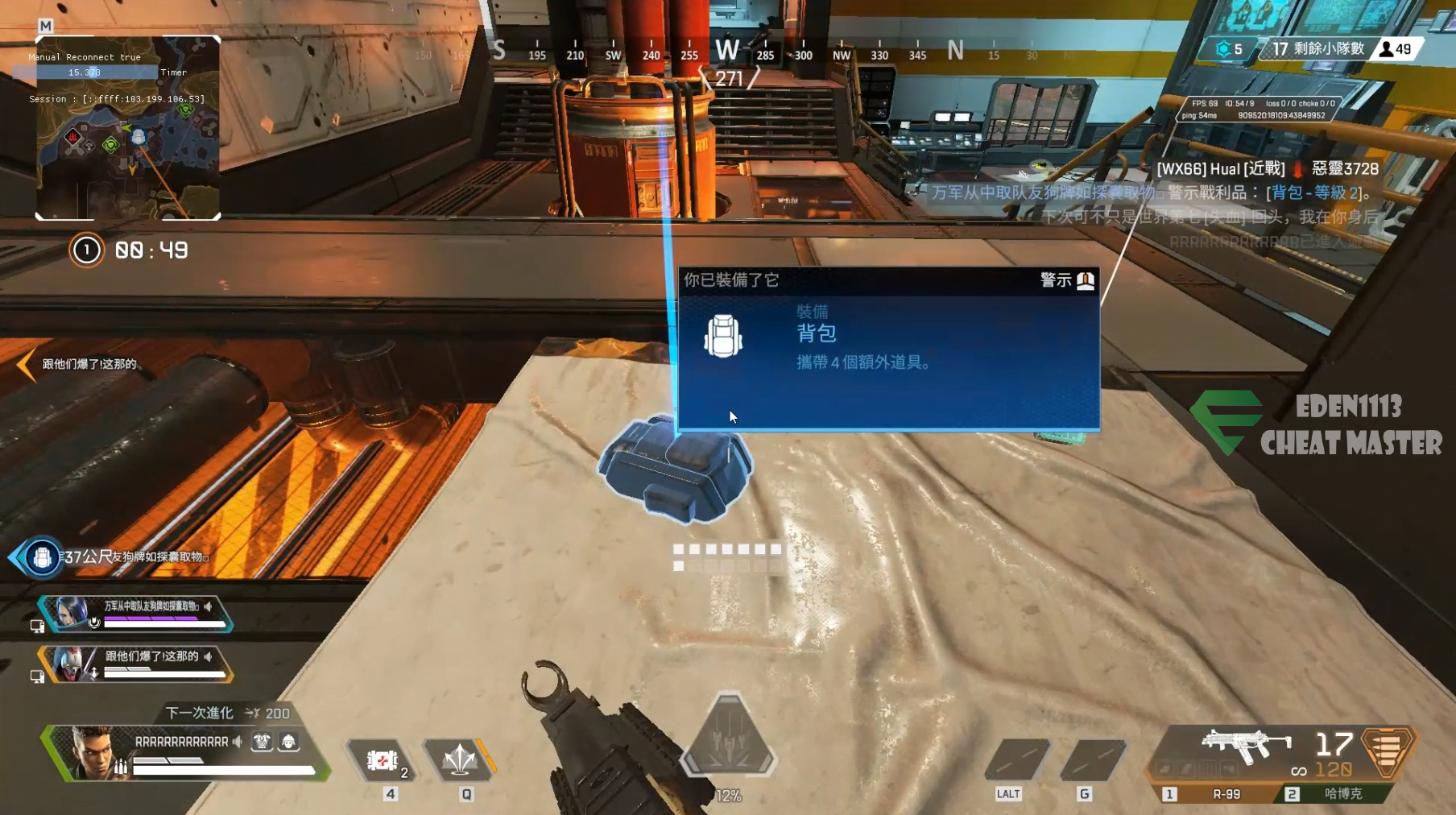Viewport: 1456px width, 815px height.
Task: Click the backpack ping marker at 37公尺
Action: (42, 557)
